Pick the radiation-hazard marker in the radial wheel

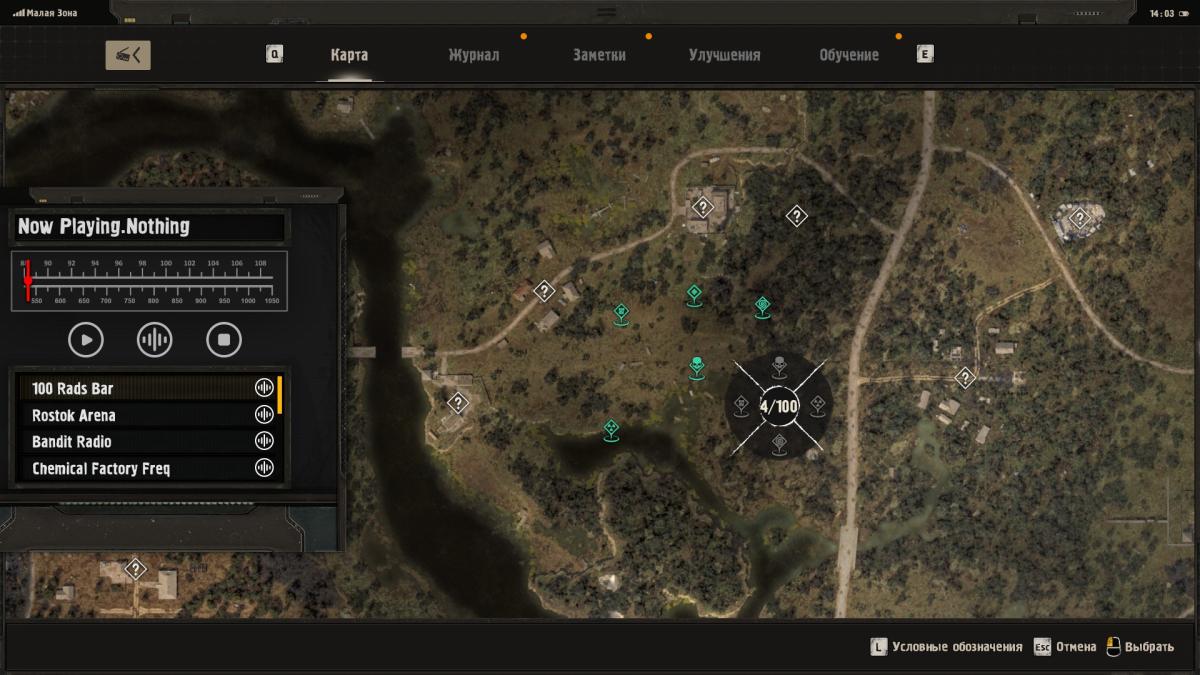click(x=817, y=405)
